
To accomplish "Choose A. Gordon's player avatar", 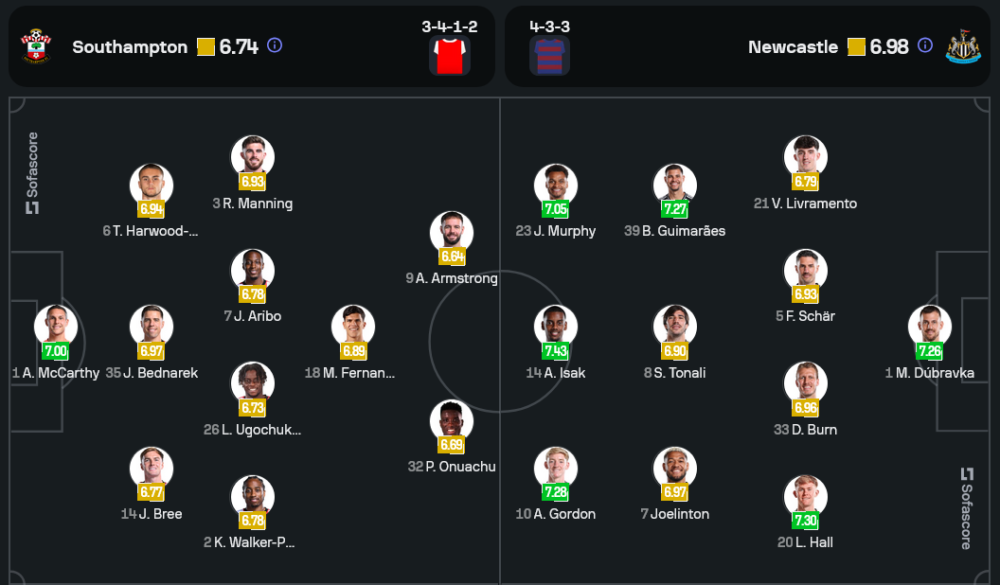I will click(x=555, y=468).
